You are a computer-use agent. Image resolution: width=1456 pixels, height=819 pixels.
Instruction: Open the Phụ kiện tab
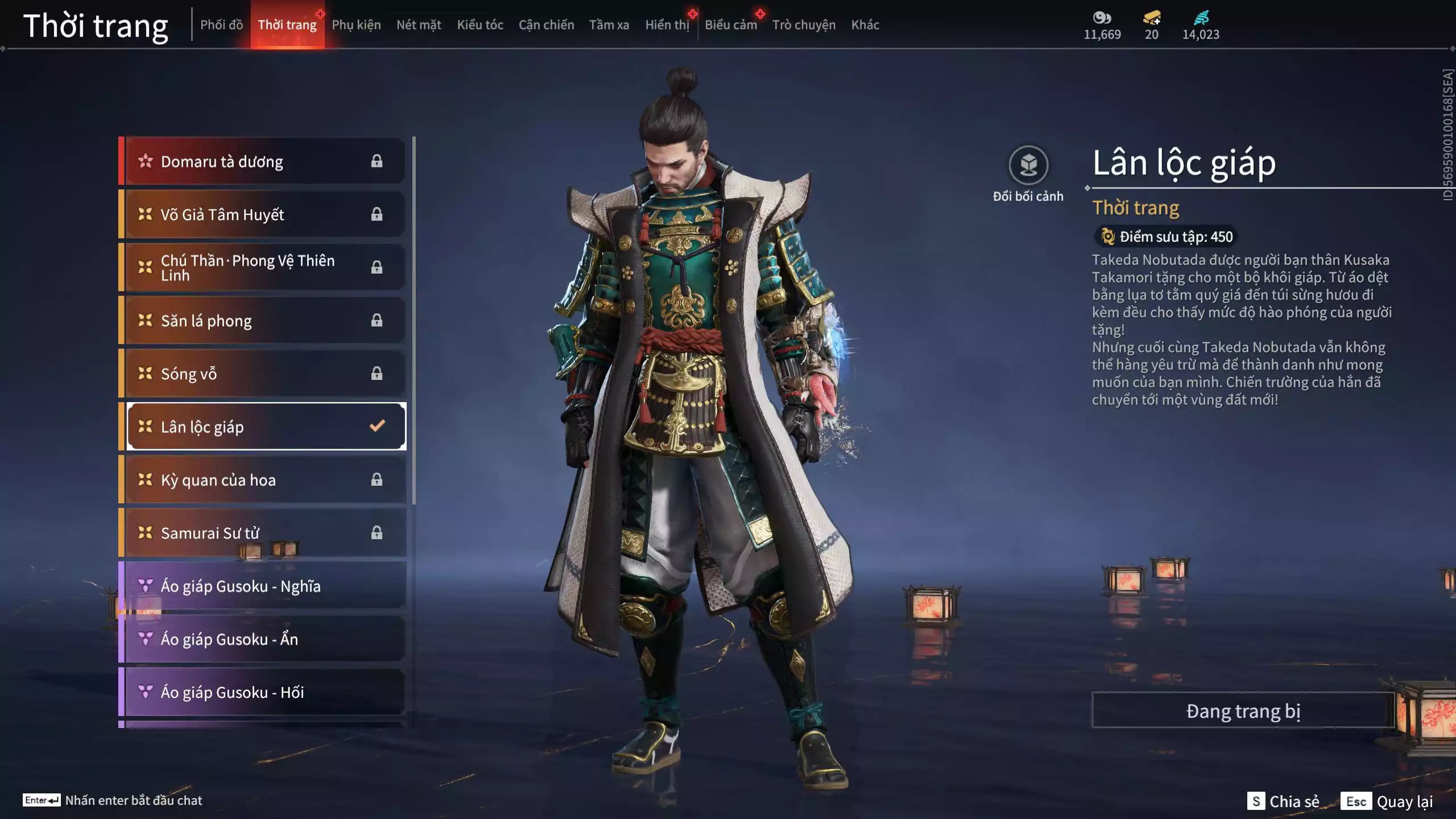(356, 24)
